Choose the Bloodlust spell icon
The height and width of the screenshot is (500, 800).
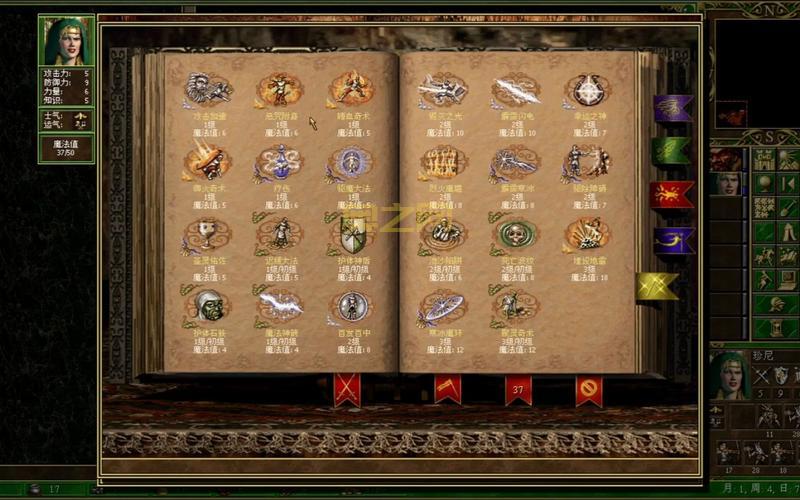(x=351, y=89)
